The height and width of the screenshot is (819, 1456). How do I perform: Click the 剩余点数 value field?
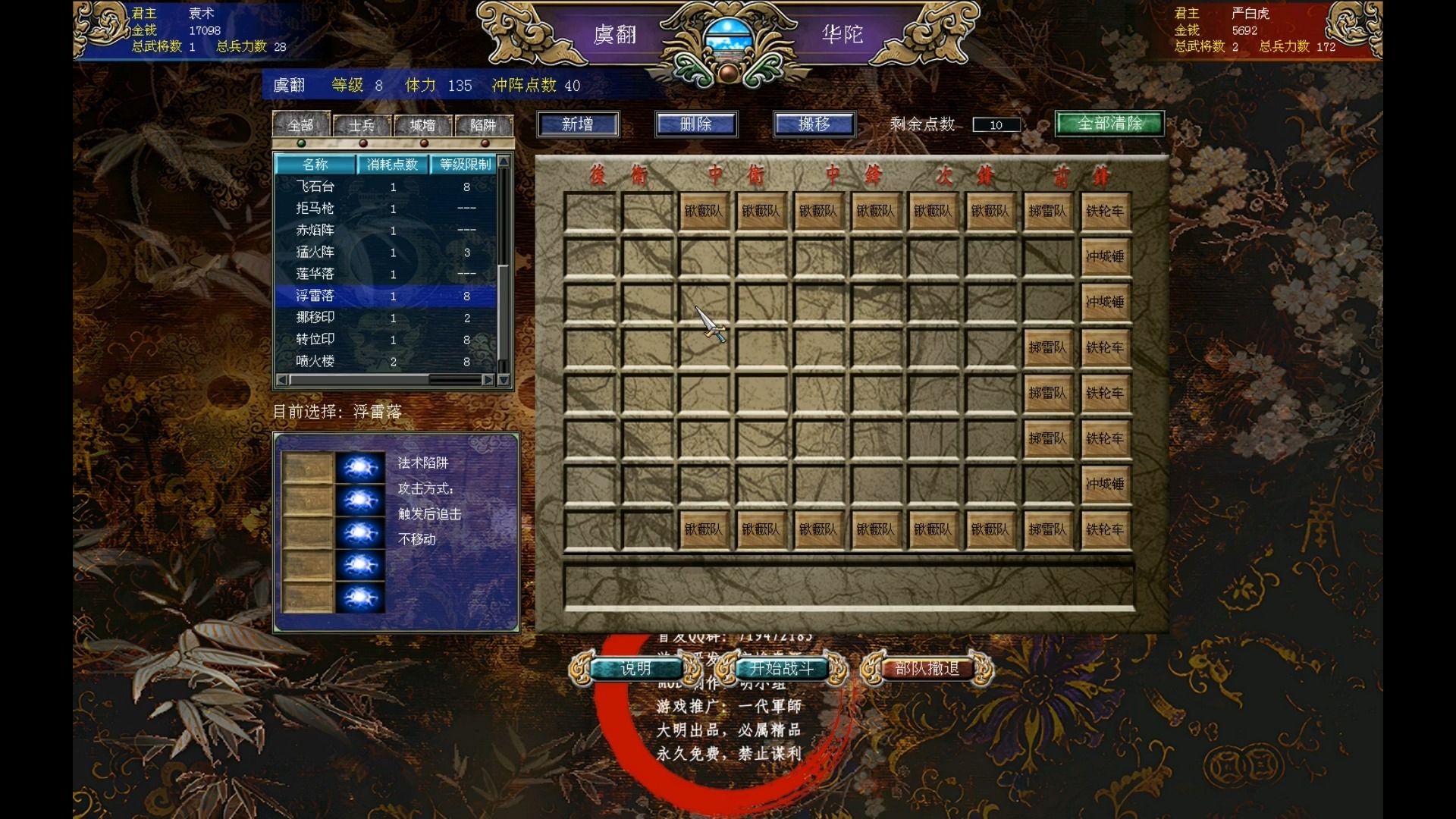click(996, 124)
